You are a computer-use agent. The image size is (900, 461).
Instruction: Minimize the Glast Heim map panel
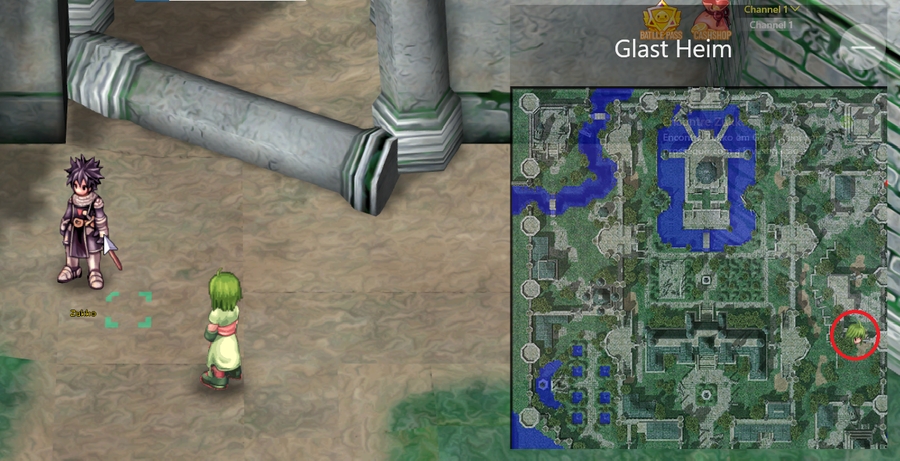click(863, 47)
